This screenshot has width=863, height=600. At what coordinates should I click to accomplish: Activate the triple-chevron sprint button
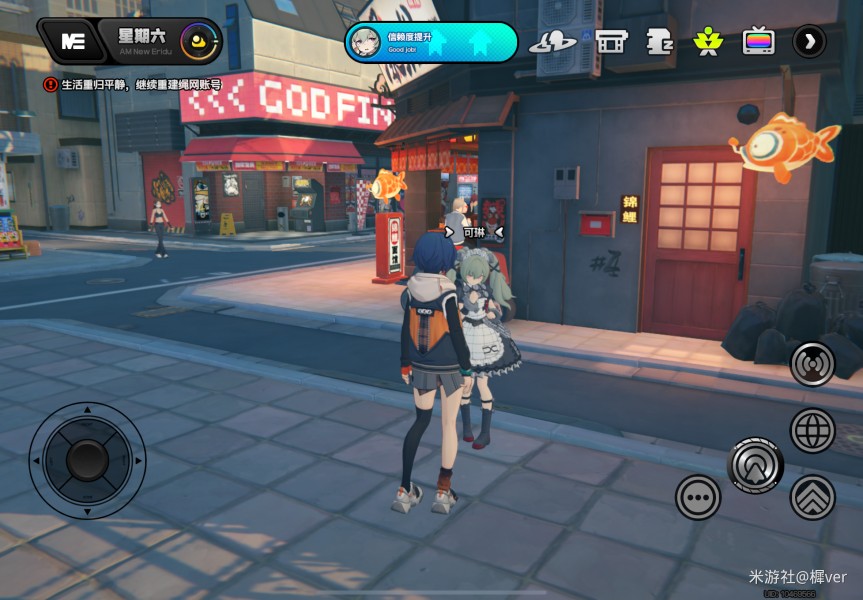click(812, 497)
